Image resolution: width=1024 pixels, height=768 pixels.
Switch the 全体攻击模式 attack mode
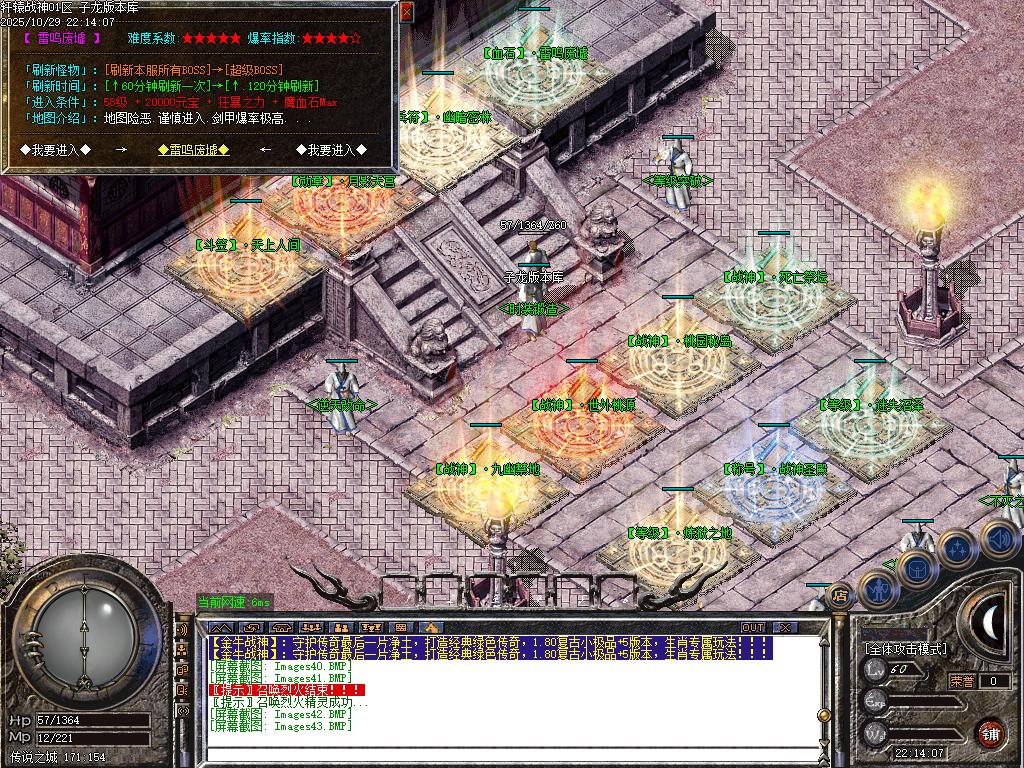905,648
